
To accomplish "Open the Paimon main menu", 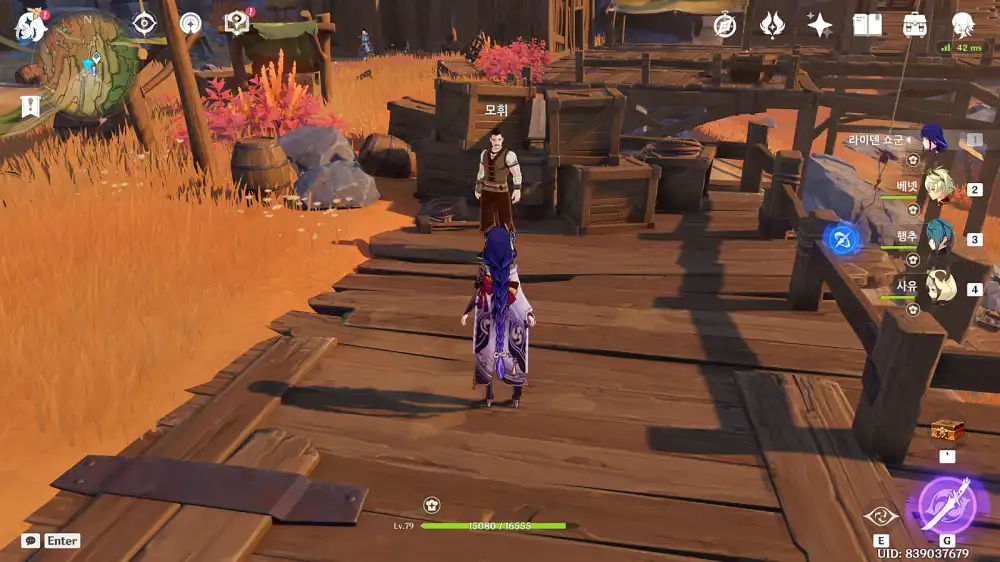I will pos(31,26).
